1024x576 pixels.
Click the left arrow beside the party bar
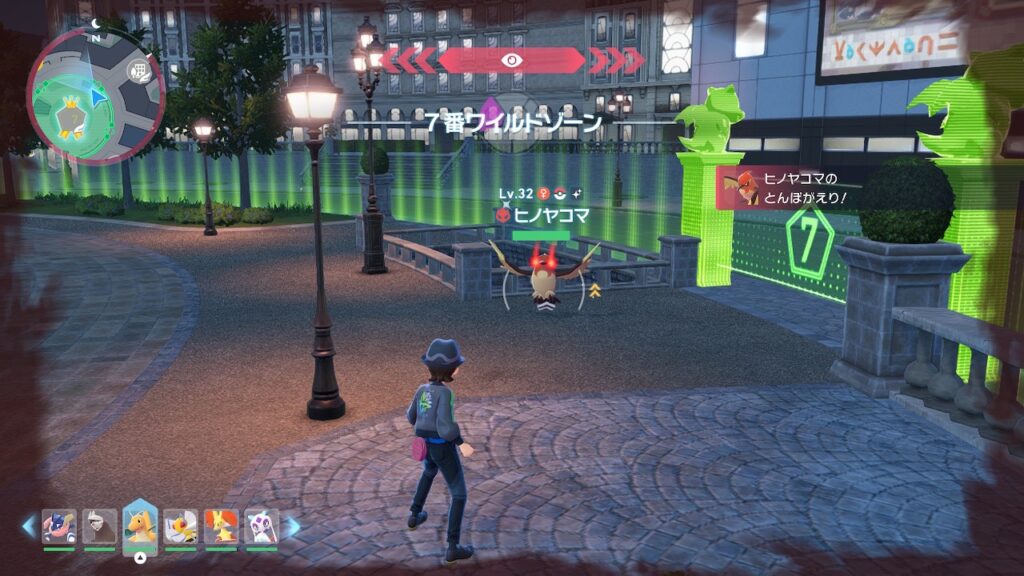pyautogui.click(x=28, y=526)
